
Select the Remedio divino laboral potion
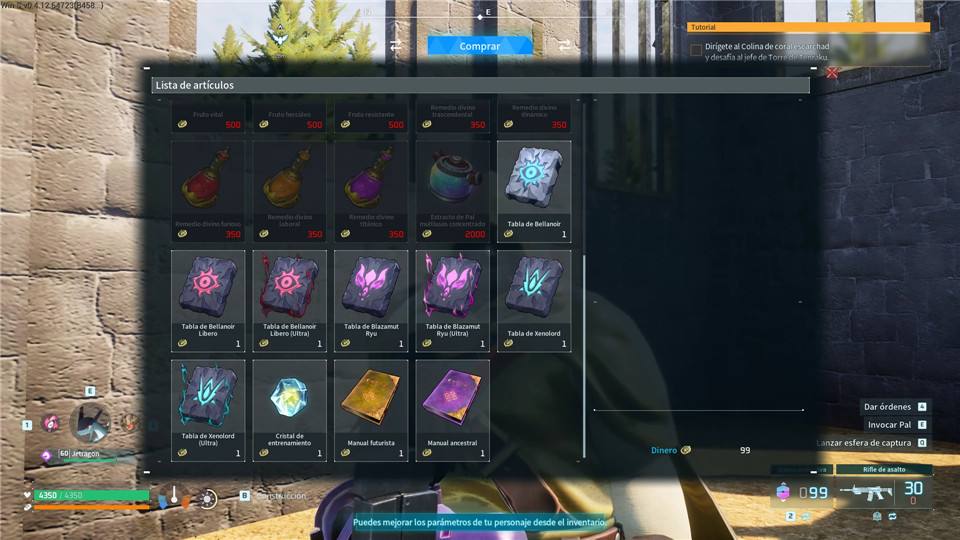289,190
